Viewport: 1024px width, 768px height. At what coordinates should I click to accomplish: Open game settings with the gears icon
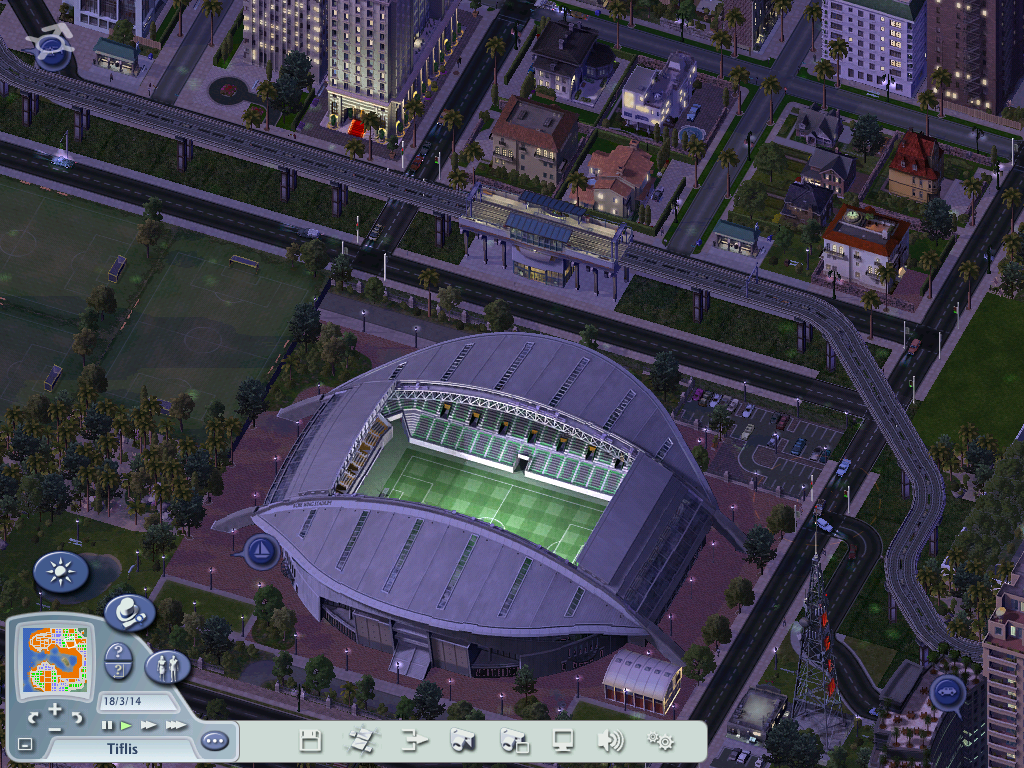pos(660,741)
